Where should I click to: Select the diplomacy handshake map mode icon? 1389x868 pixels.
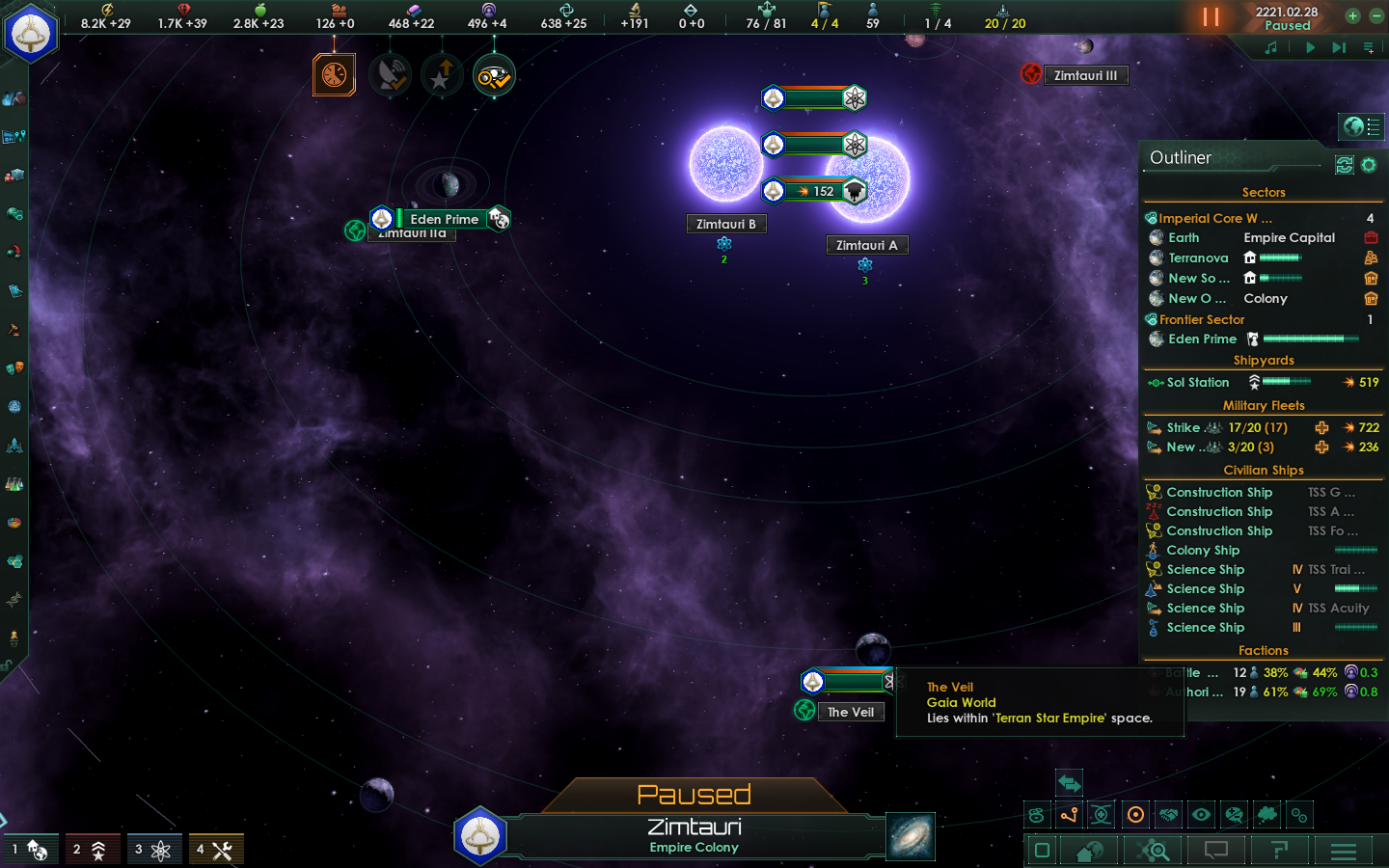1167,814
